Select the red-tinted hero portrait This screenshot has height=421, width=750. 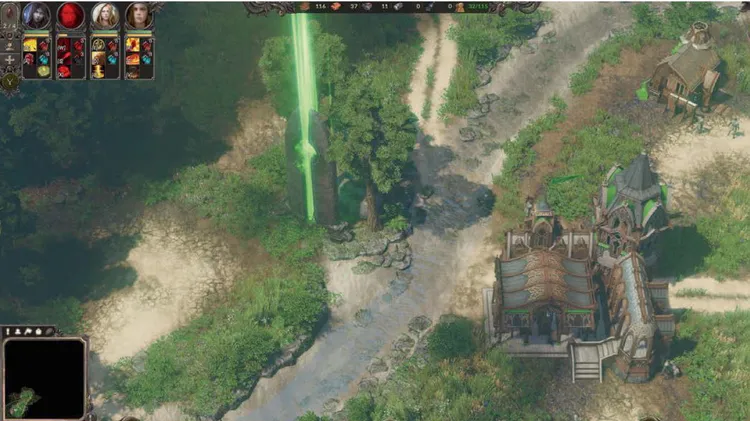(71, 16)
